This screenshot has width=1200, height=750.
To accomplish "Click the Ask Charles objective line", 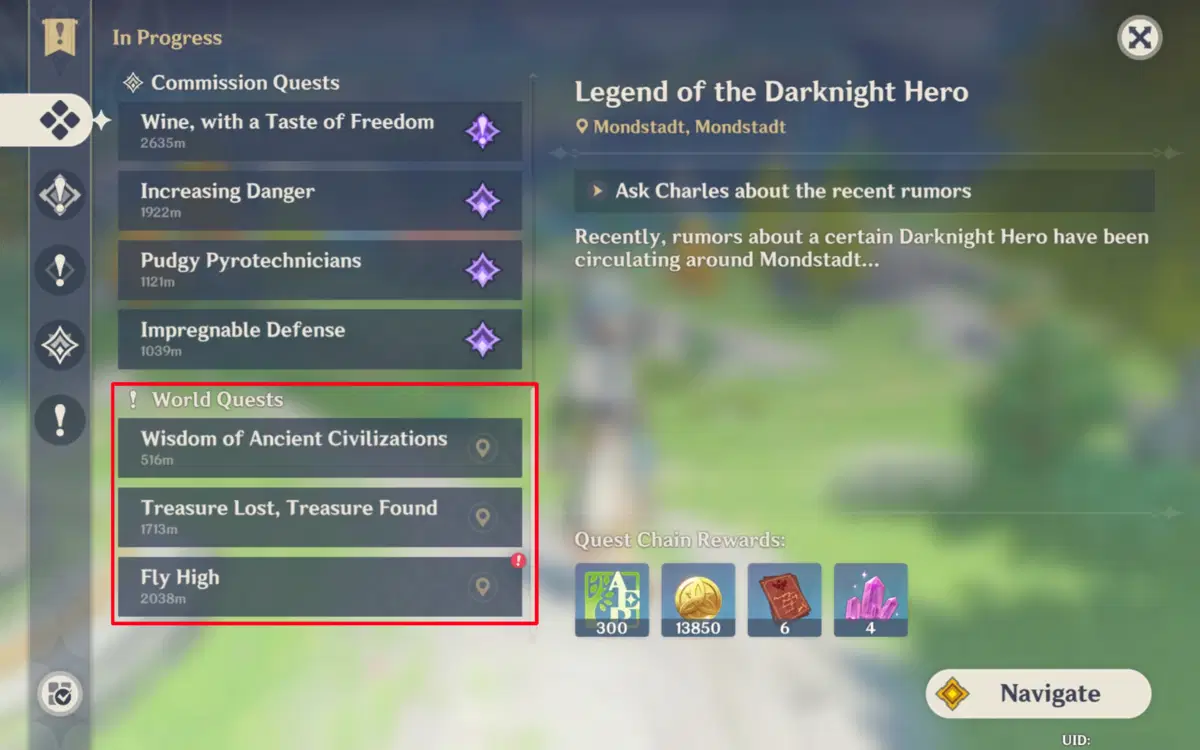I will (864, 191).
